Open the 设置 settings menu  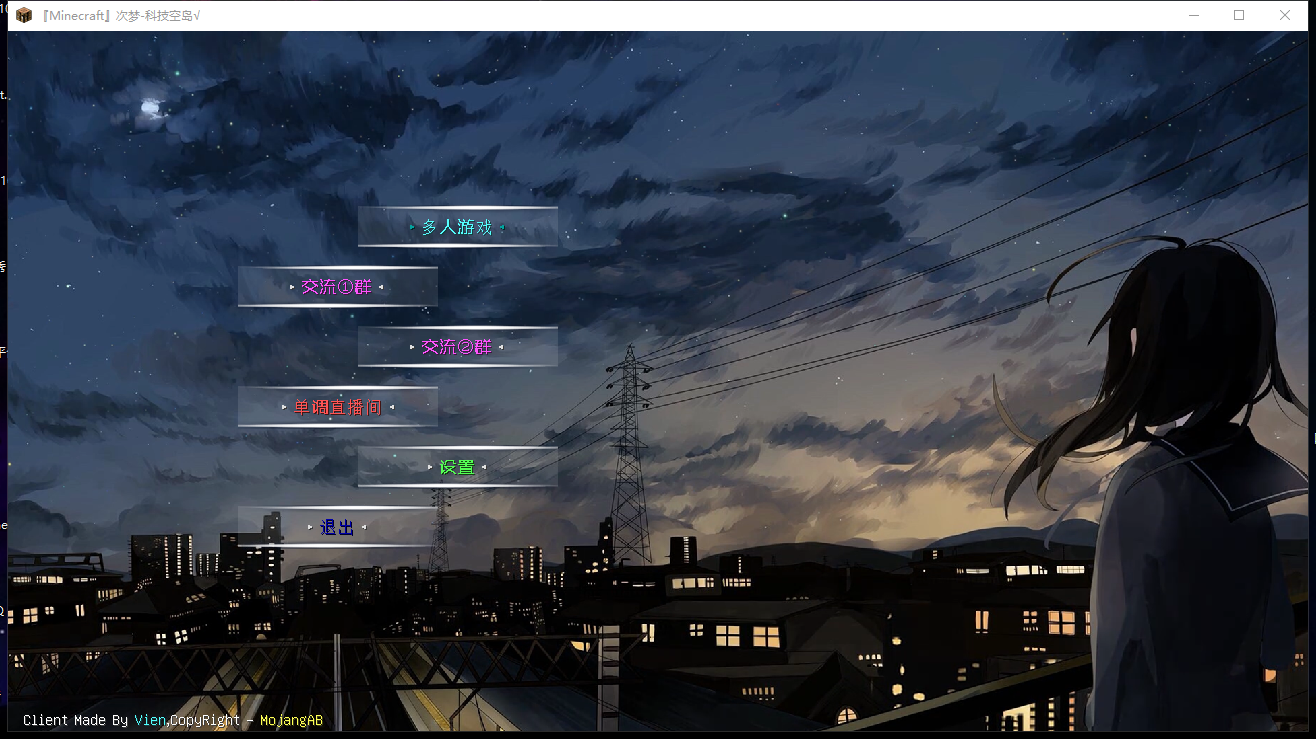point(457,467)
